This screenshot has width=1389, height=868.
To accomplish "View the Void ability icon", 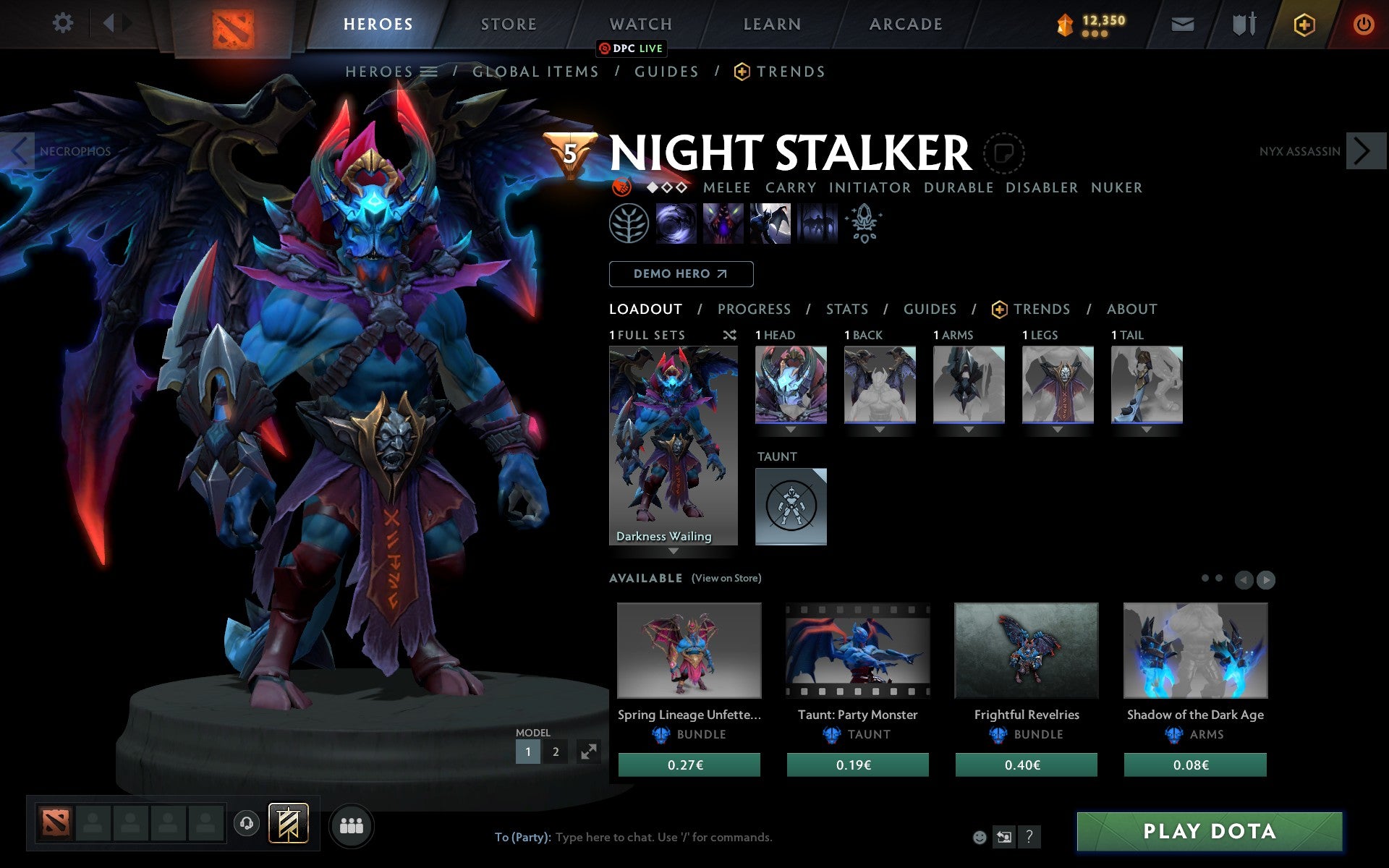I will point(676,223).
